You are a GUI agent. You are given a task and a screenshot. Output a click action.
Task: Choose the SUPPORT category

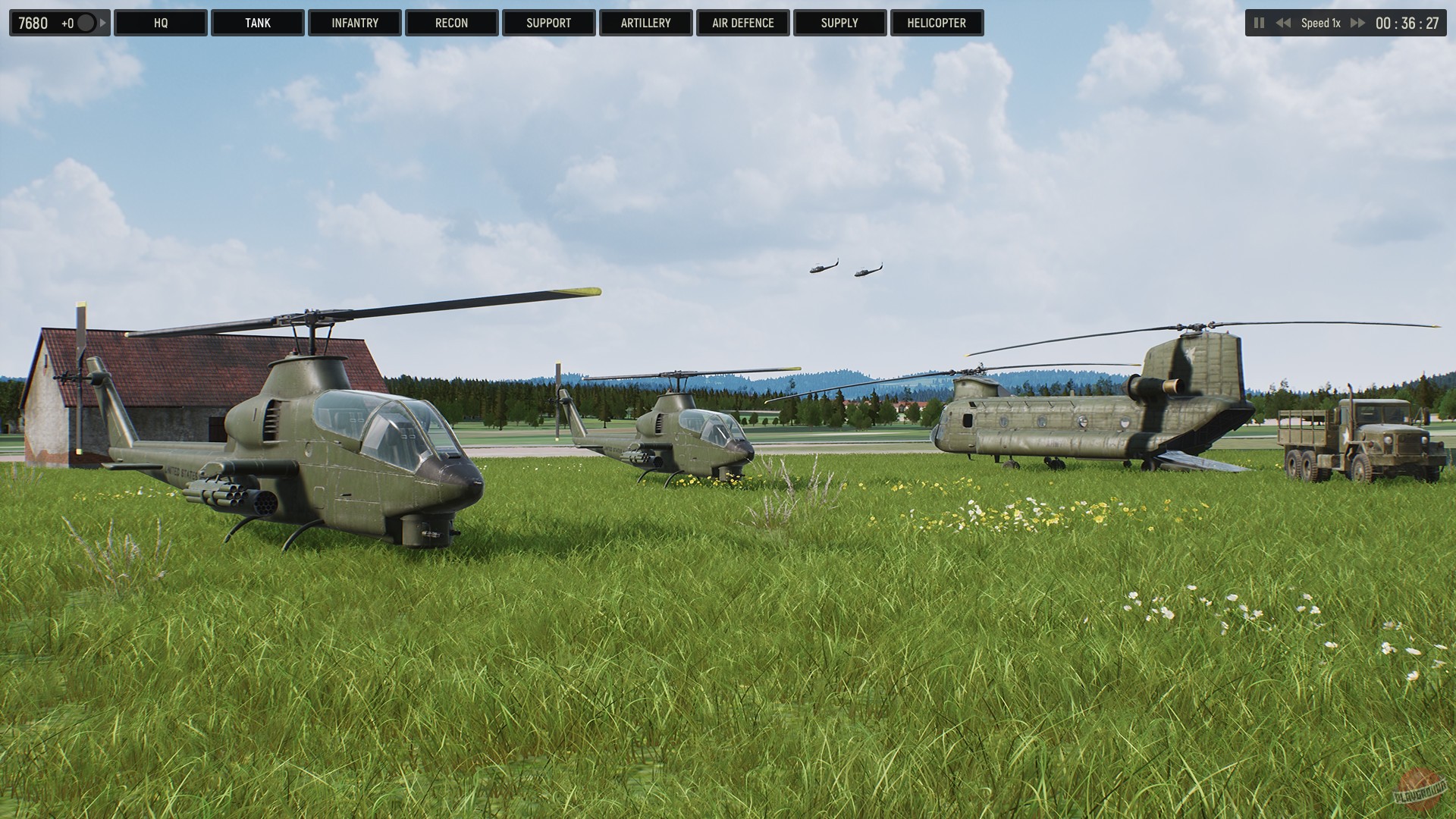548,23
